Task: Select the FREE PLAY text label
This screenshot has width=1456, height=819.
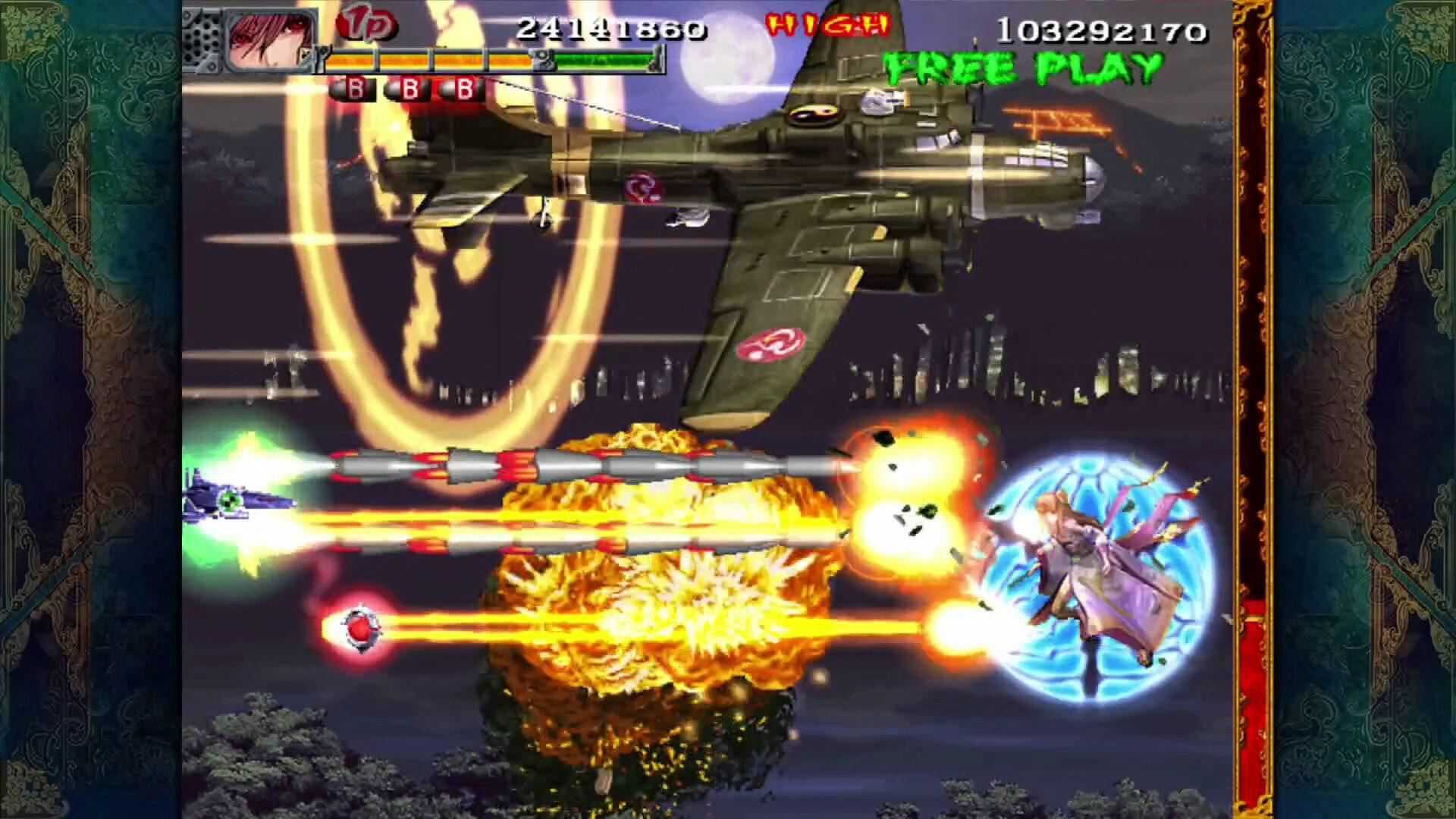Action: click(x=1020, y=66)
